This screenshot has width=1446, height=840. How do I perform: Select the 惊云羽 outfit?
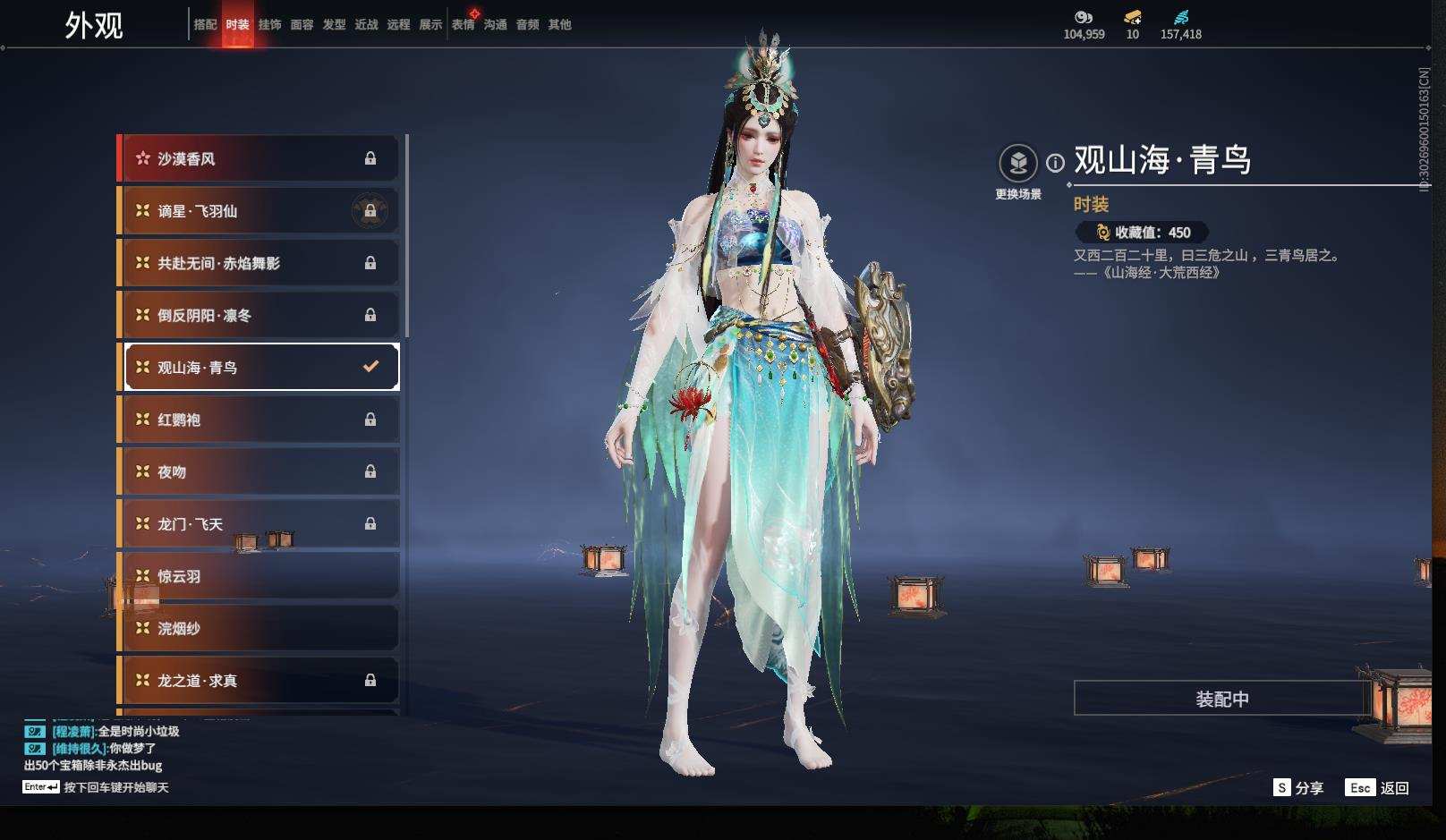(x=259, y=576)
